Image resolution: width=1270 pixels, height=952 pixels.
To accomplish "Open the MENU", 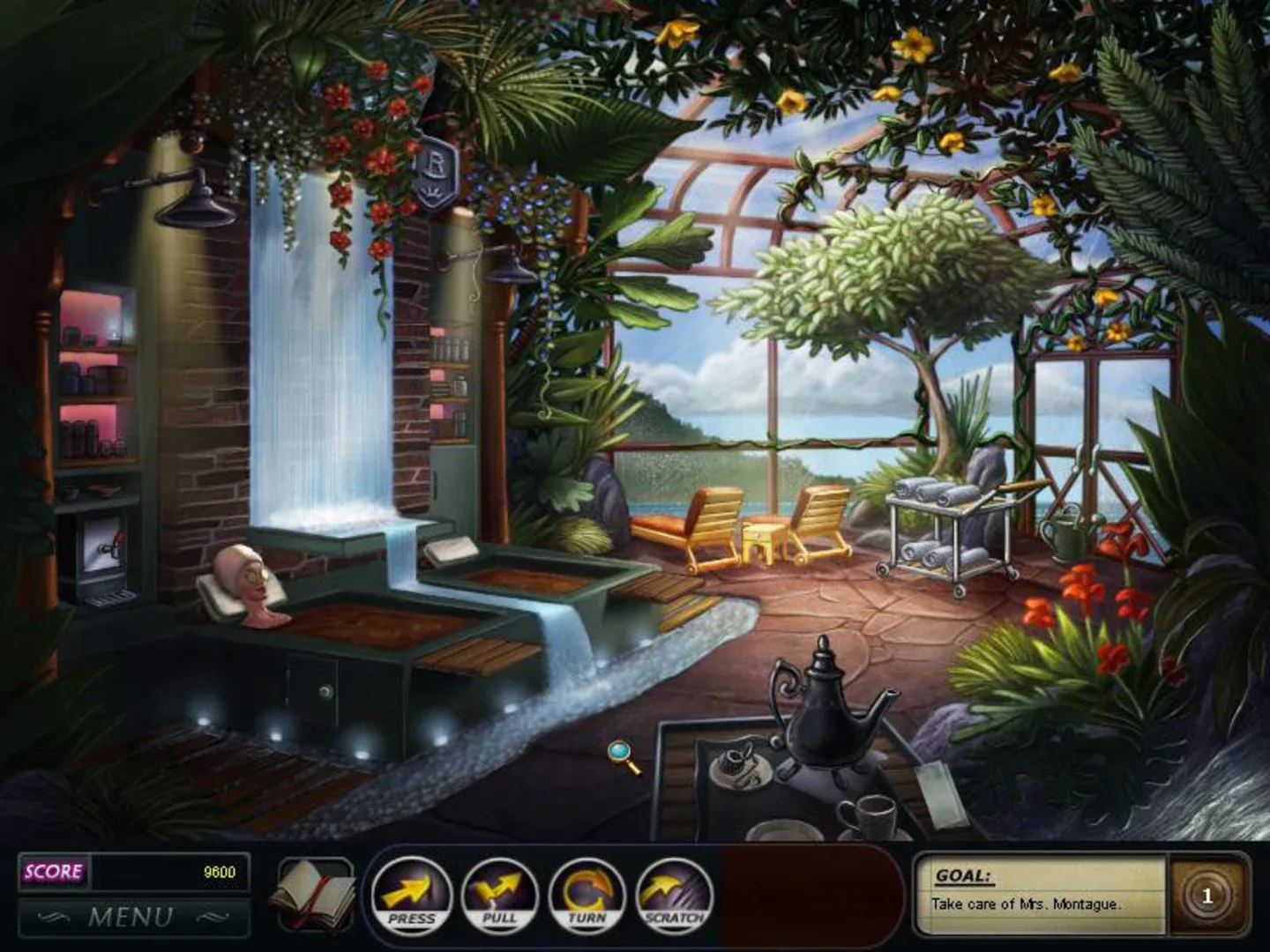I will pyautogui.click(x=132, y=915).
